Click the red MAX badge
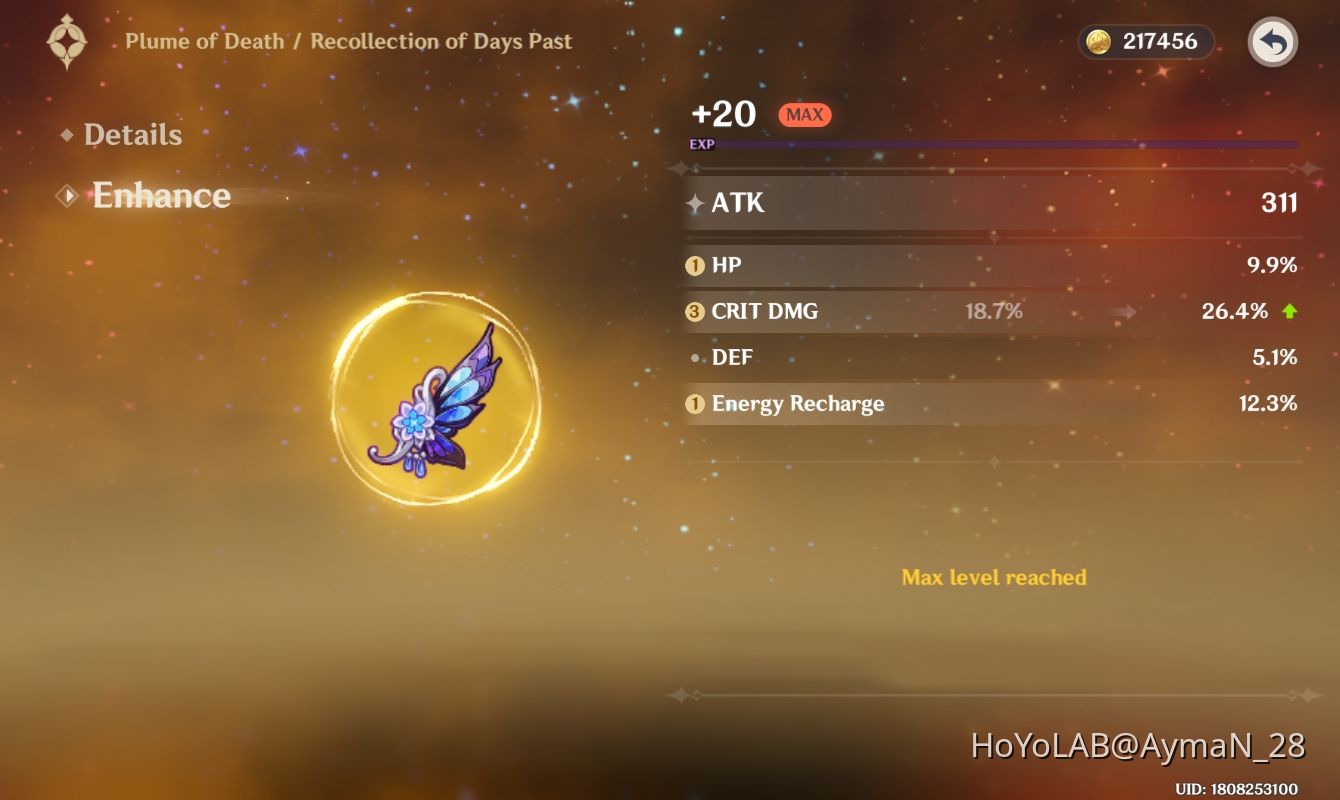This screenshot has height=800, width=1340. tap(804, 114)
